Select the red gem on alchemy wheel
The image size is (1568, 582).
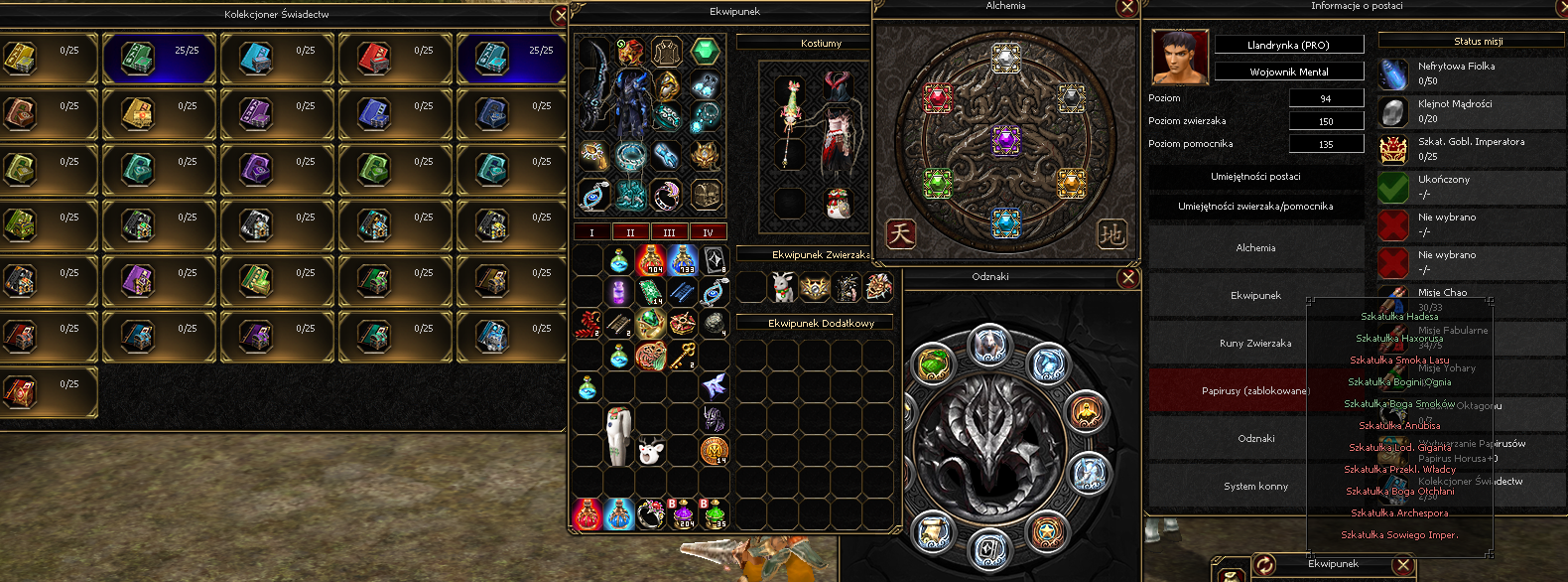coord(938,98)
